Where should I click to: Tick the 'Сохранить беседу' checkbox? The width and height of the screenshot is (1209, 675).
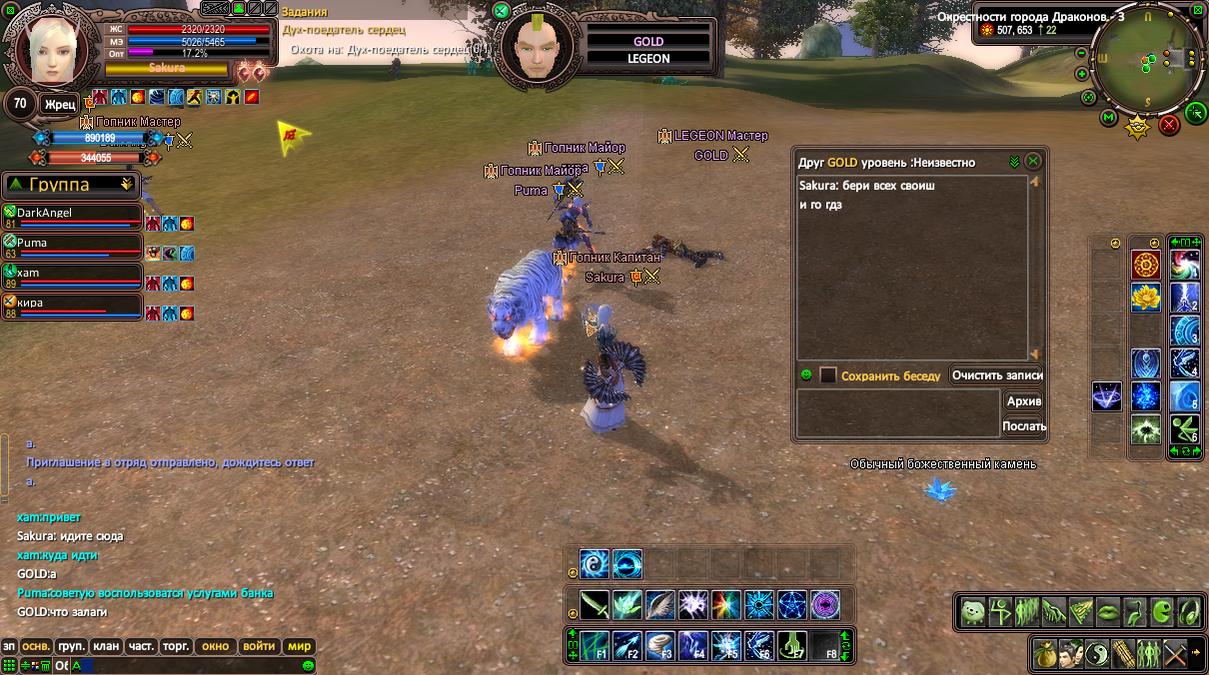coord(828,376)
